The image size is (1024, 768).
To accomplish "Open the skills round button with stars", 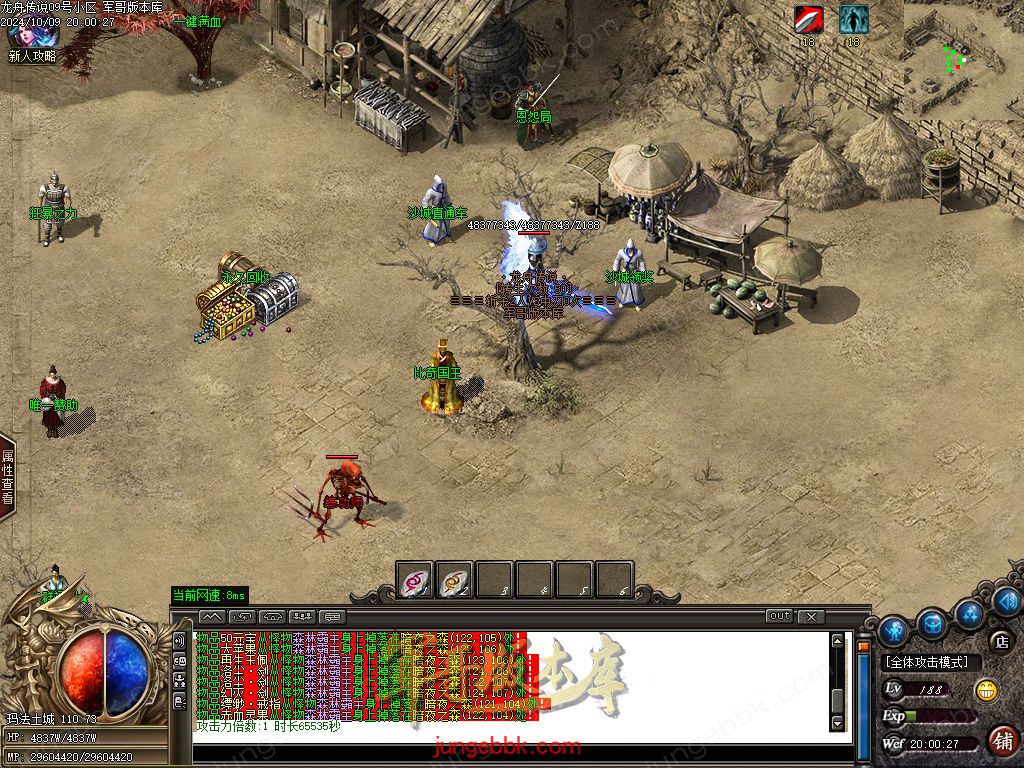I will pos(969,612).
